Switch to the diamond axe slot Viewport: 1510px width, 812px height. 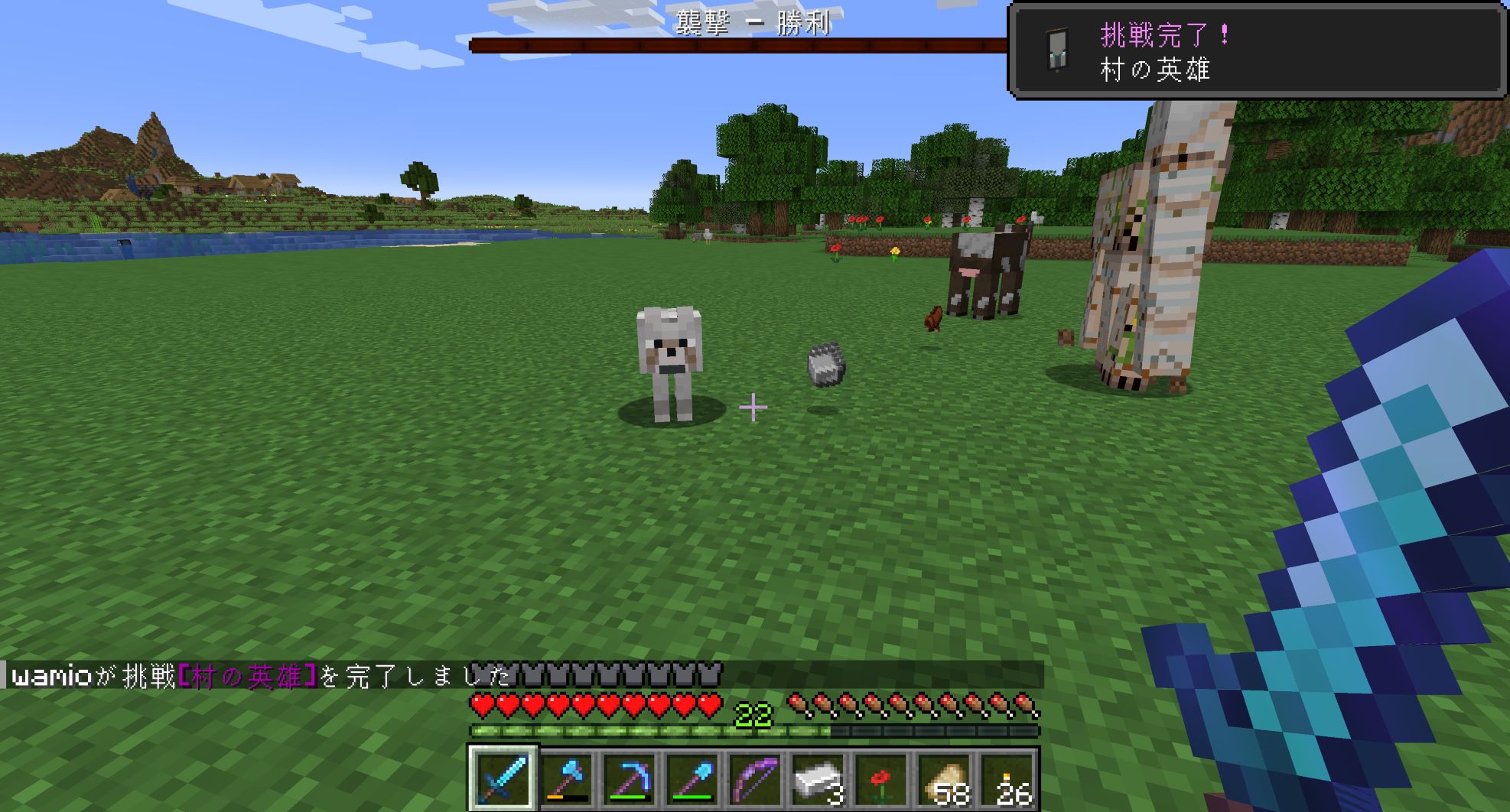[x=566, y=778]
